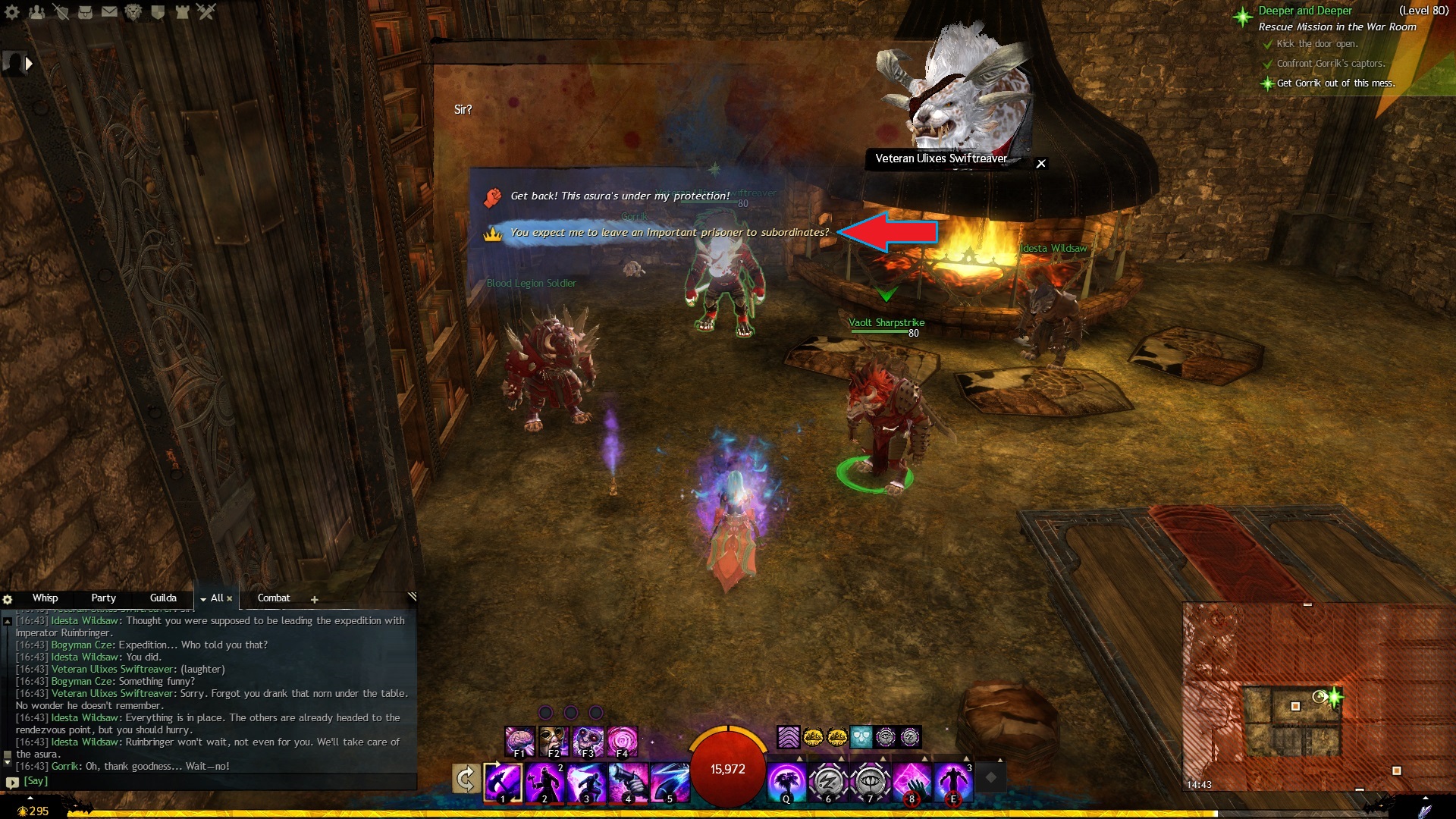Use the brain shatter skill F1
The height and width of the screenshot is (819, 1456).
(x=519, y=742)
